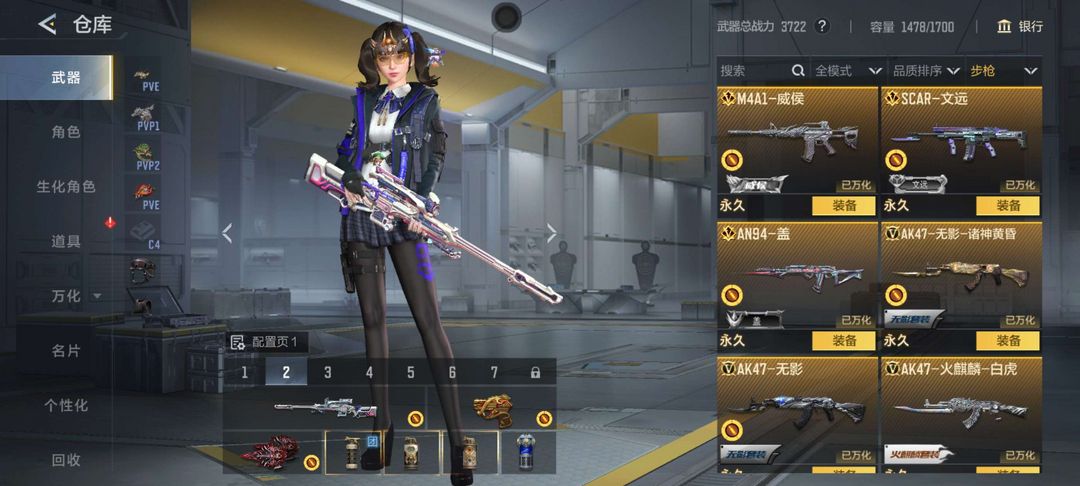Open the 回收 section
This screenshot has width=1080, height=486.
click(x=66, y=460)
